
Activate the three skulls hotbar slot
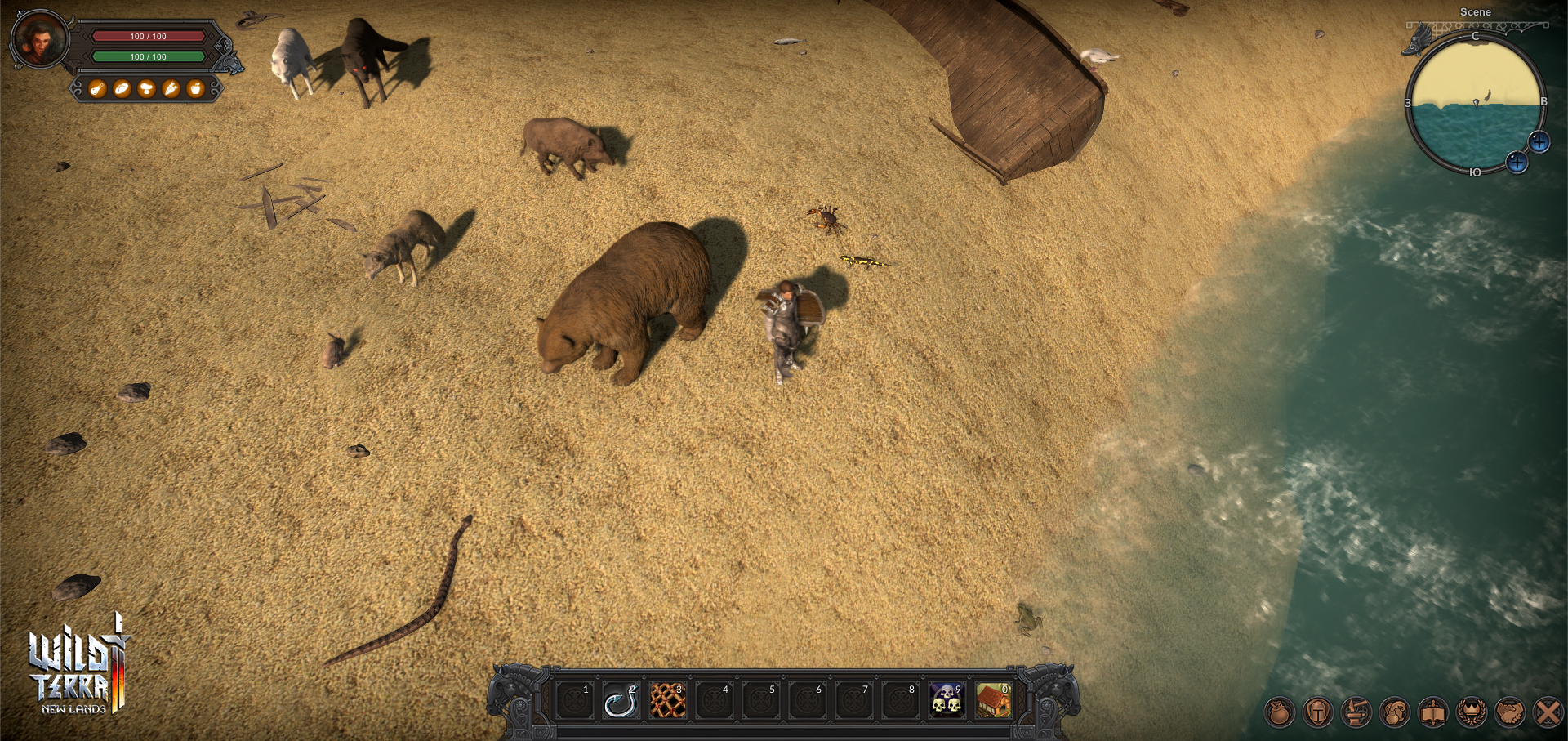947,701
